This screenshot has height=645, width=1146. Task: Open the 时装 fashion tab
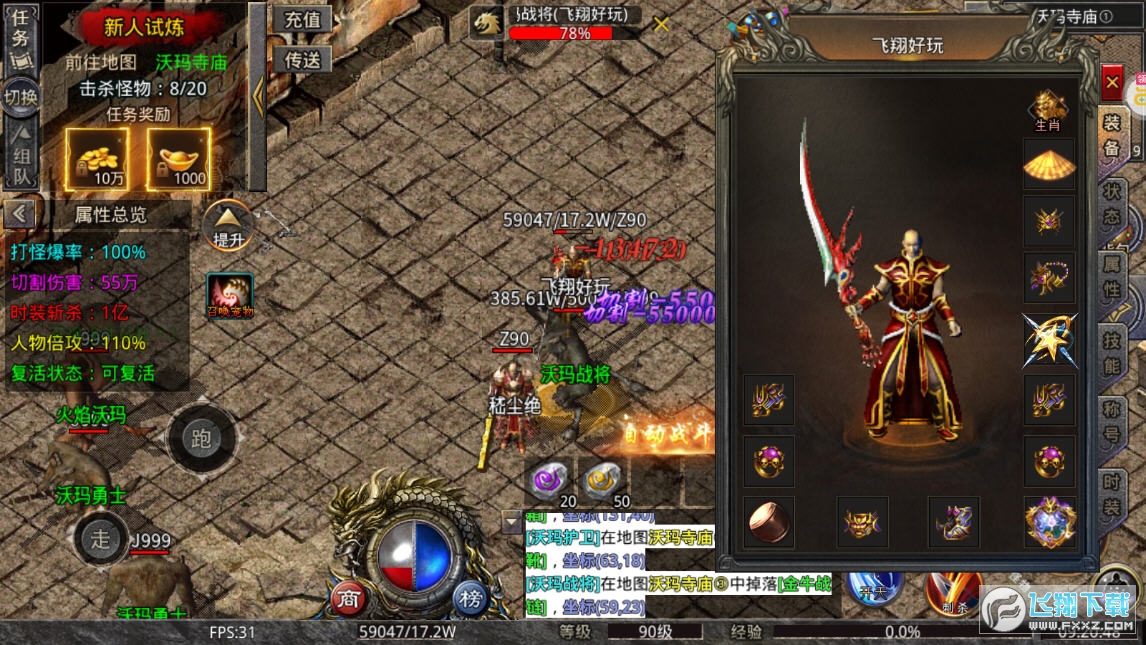(1111, 494)
